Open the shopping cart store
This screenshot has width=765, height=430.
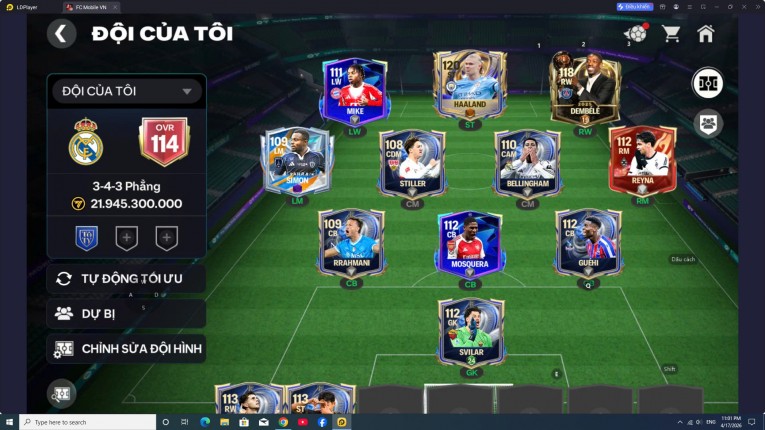coord(671,34)
